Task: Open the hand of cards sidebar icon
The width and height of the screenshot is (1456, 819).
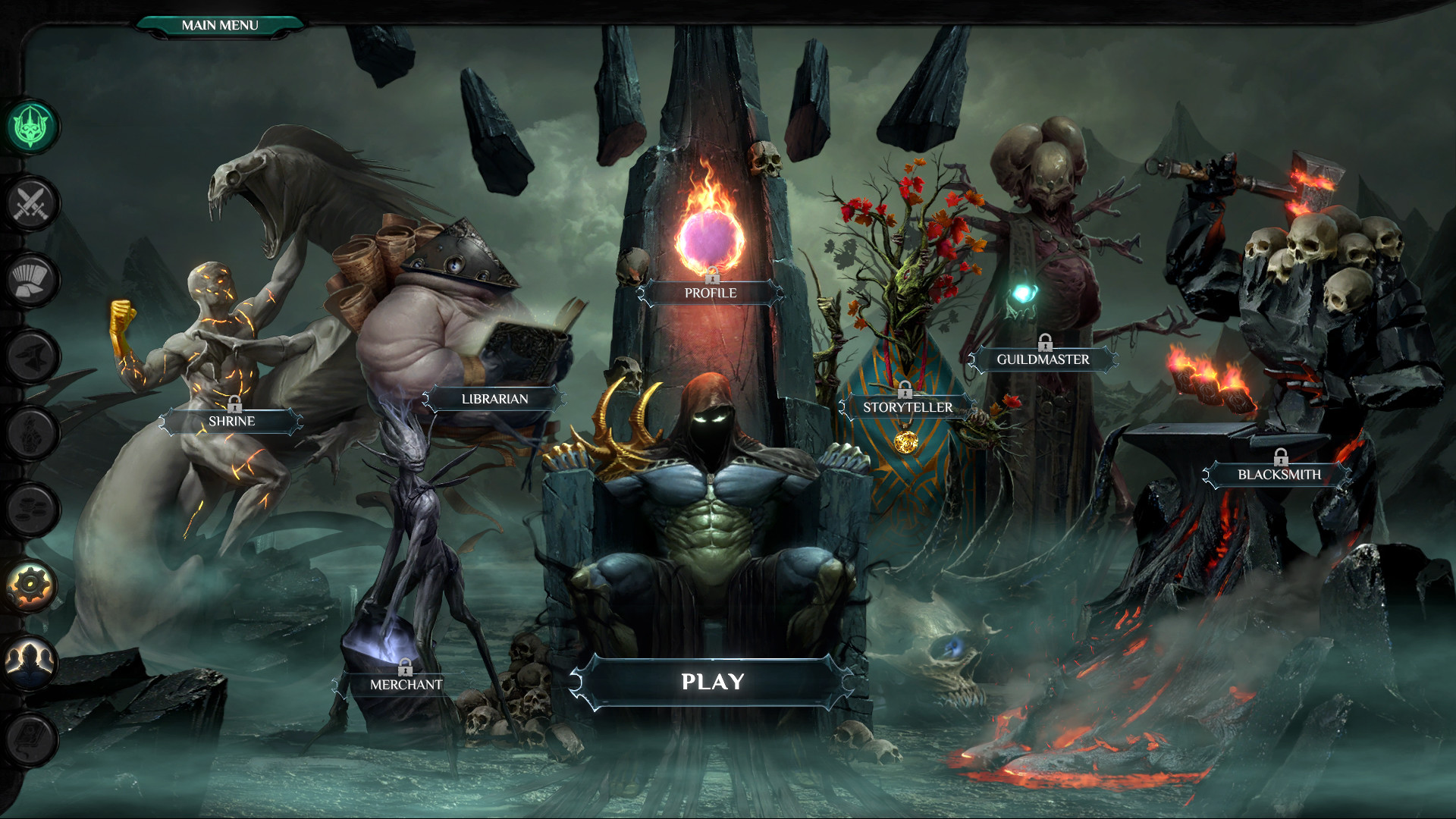Action: point(32,280)
